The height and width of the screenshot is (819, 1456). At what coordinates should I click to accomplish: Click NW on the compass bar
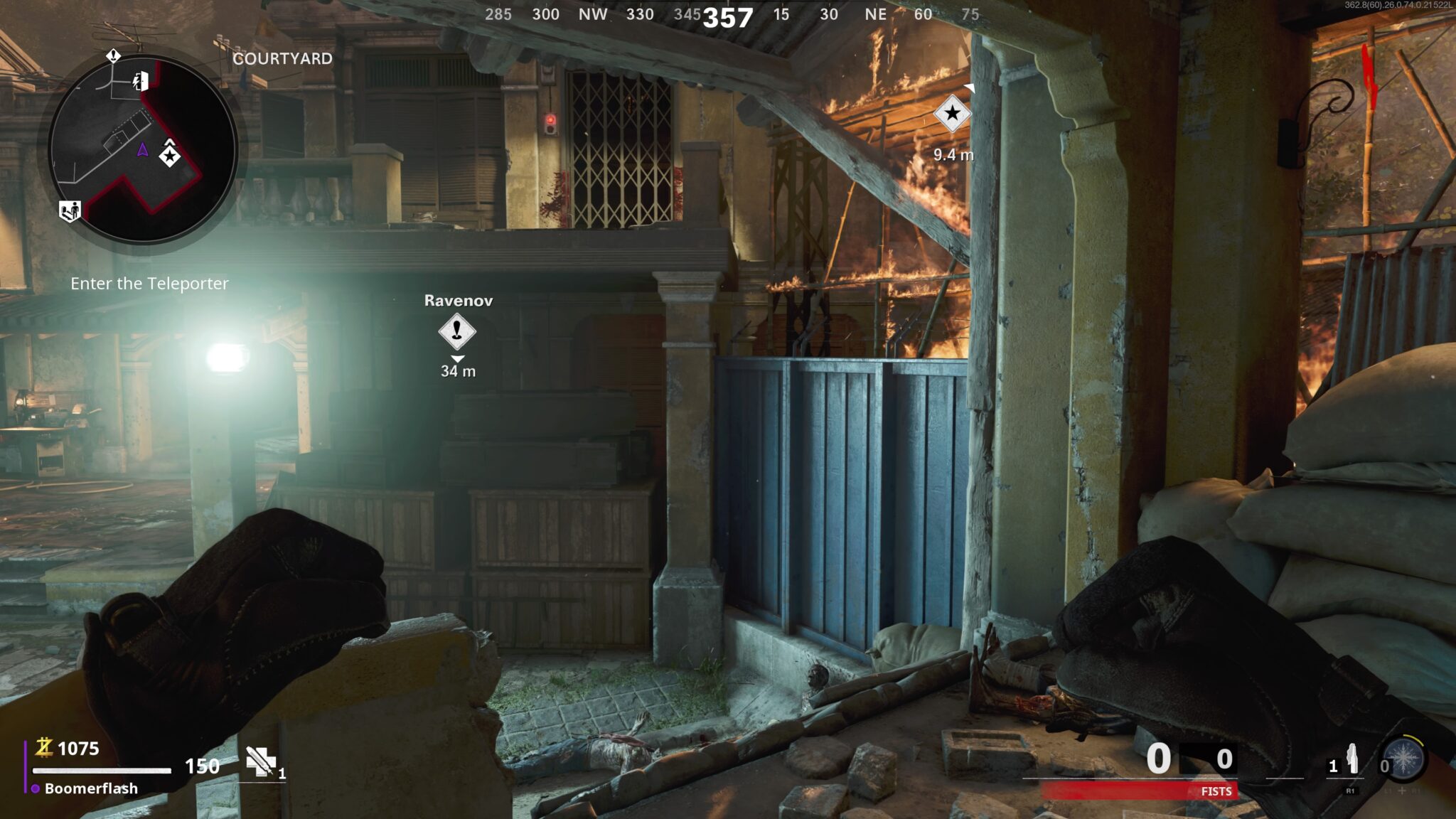click(x=595, y=14)
